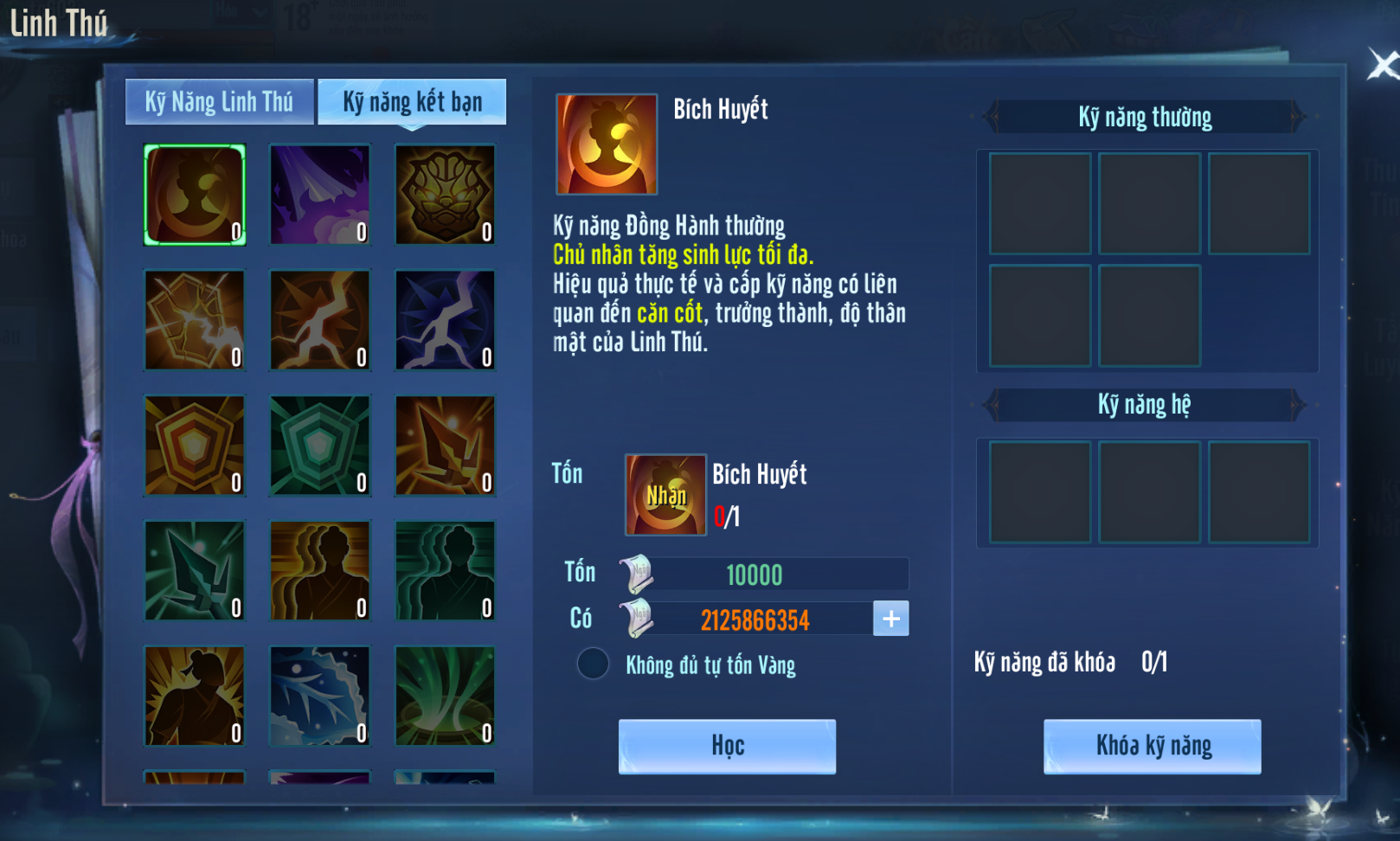This screenshot has height=841, width=1400.
Task: Select the highlighted Bích Huyết skill slot
Action: pyautogui.click(x=195, y=195)
